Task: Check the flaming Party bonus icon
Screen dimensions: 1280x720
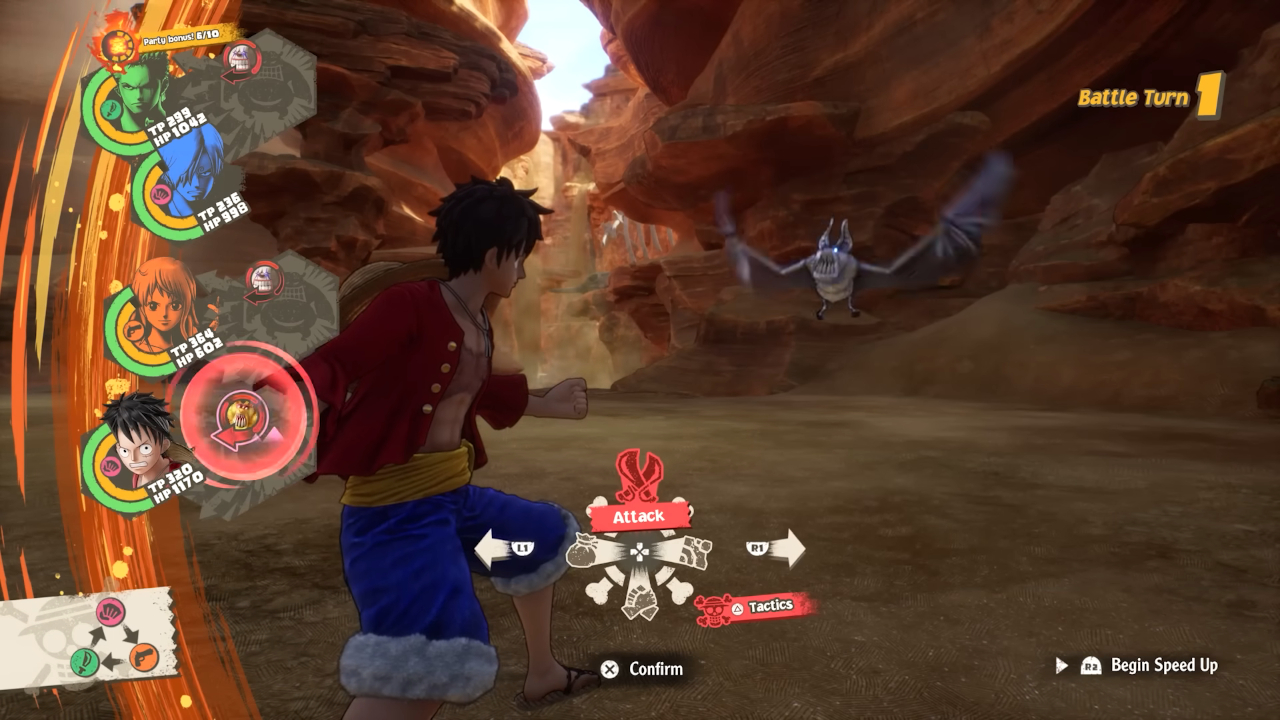Action: pyautogui.click(x=115, y=43)
